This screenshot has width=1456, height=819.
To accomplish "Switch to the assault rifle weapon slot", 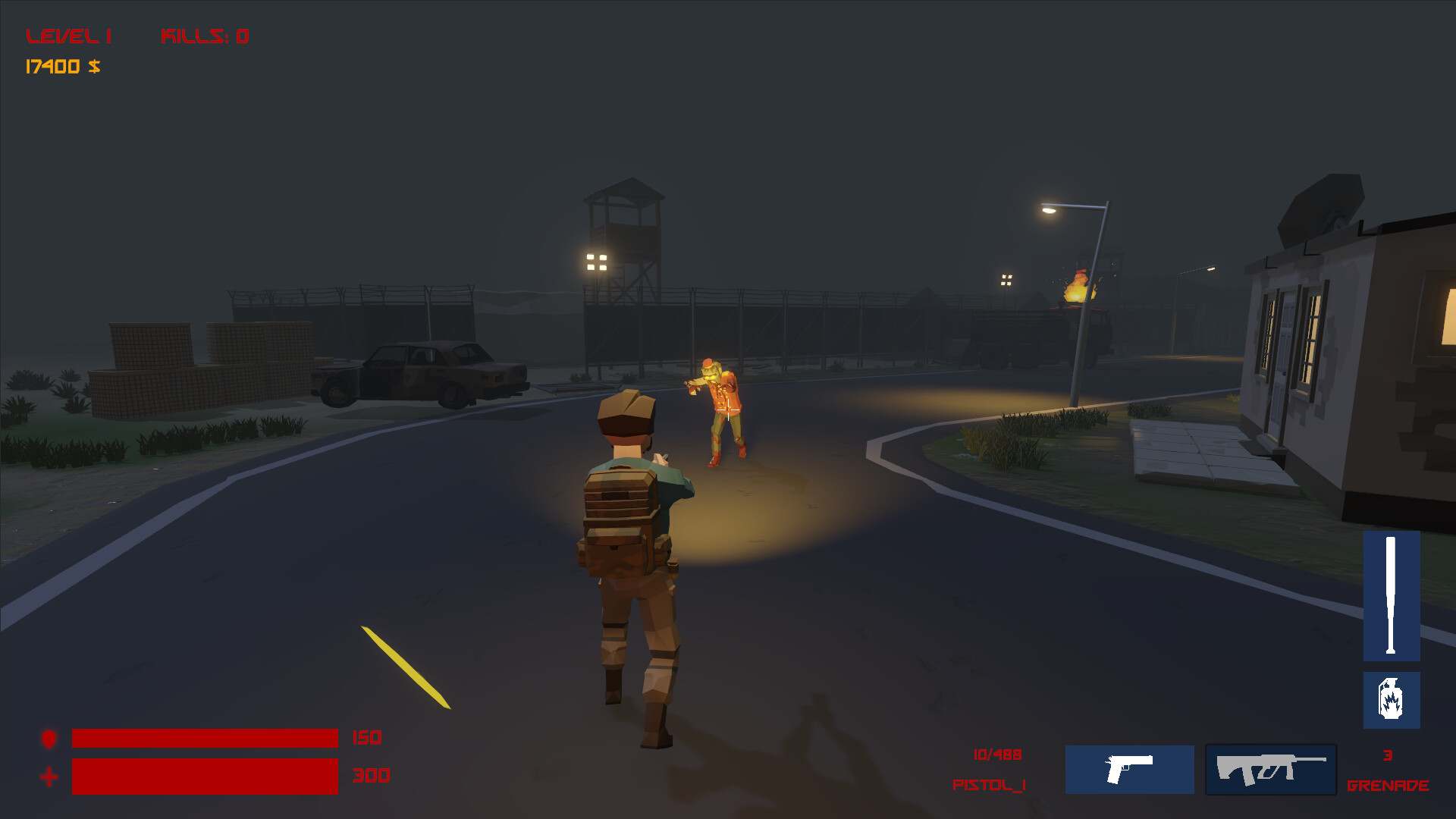I will click(x=1270, y=770).
